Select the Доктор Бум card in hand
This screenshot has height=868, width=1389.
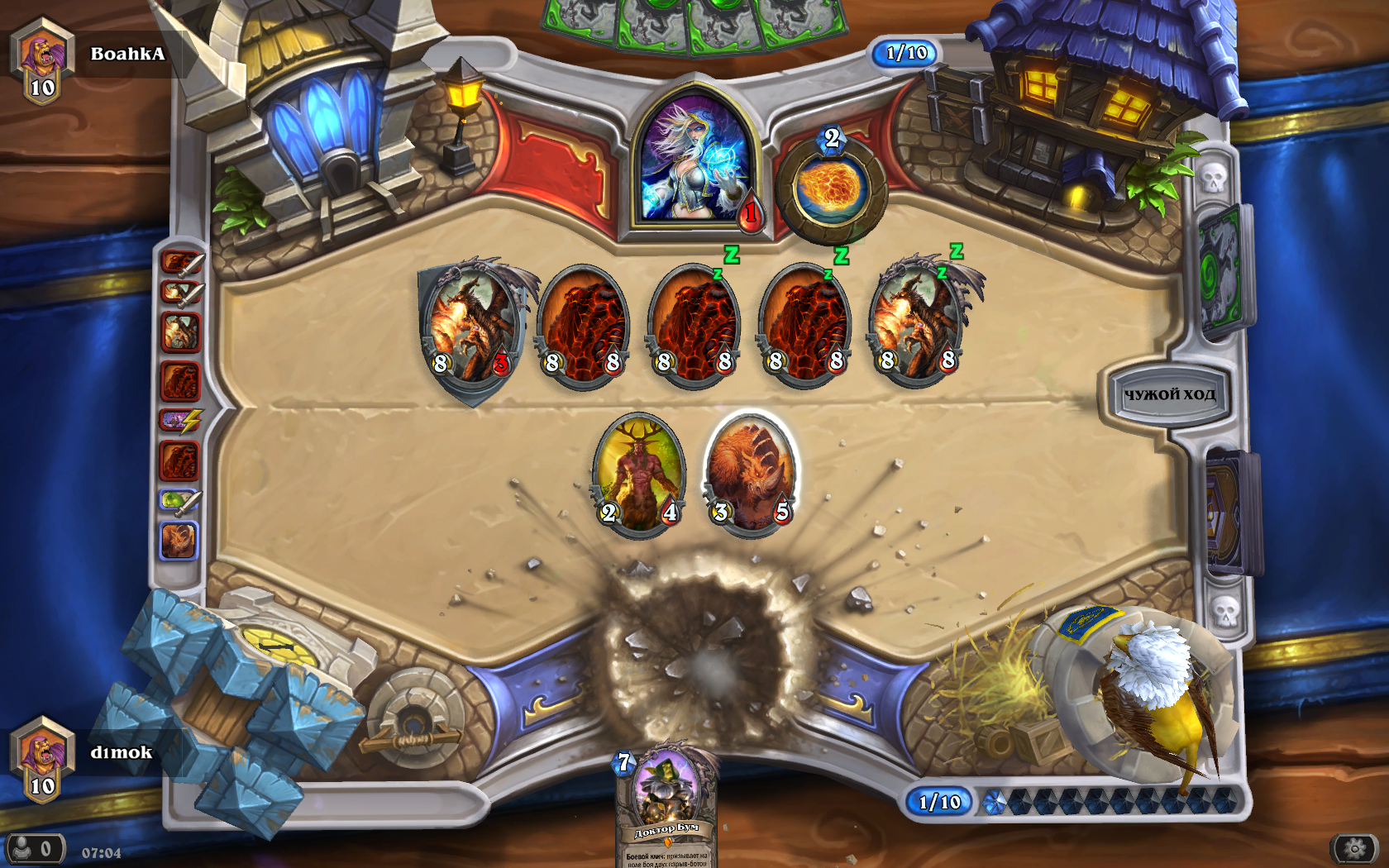click(x=666, y=806)
